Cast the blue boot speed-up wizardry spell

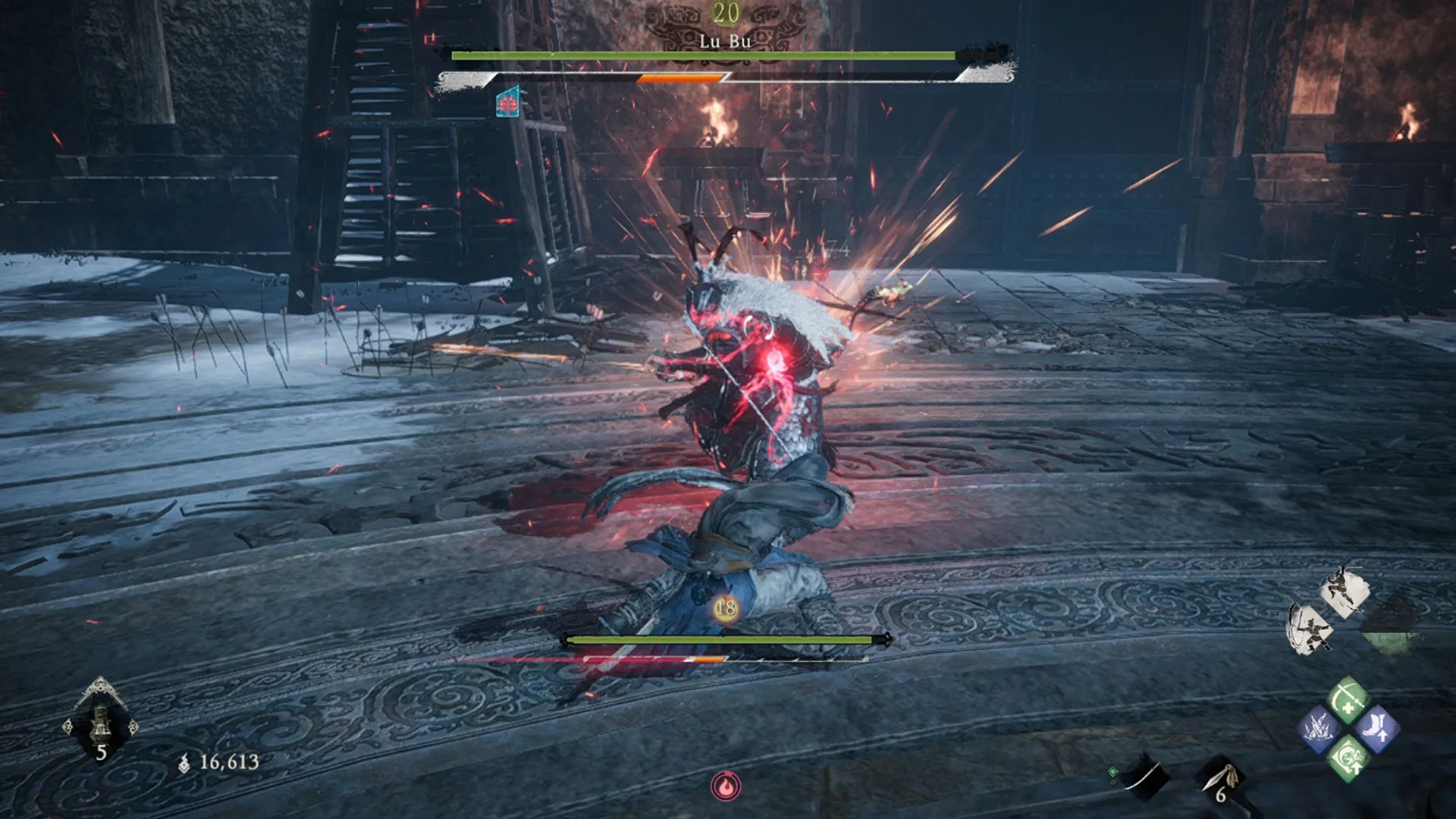pyautogui.click(x=1376, y=730)
